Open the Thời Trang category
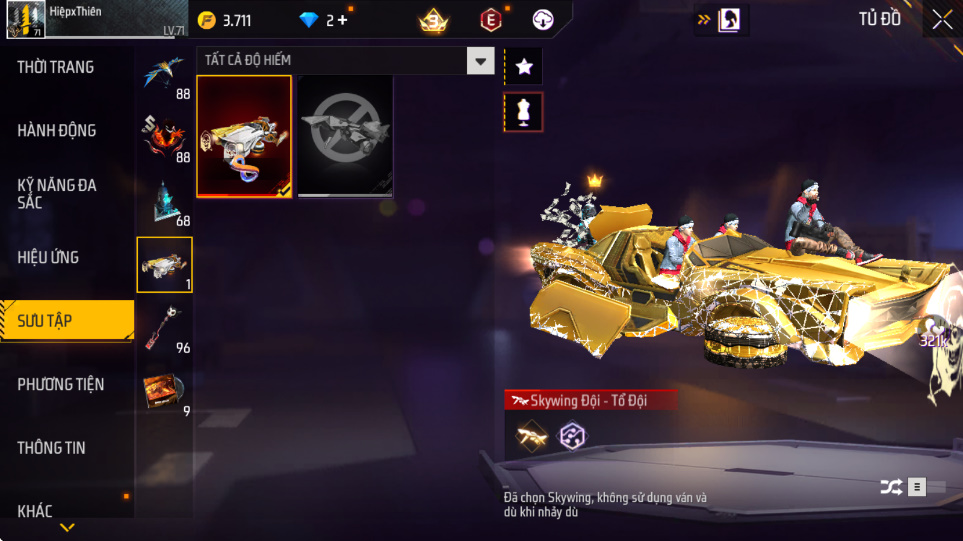 [x=56, y=67]
